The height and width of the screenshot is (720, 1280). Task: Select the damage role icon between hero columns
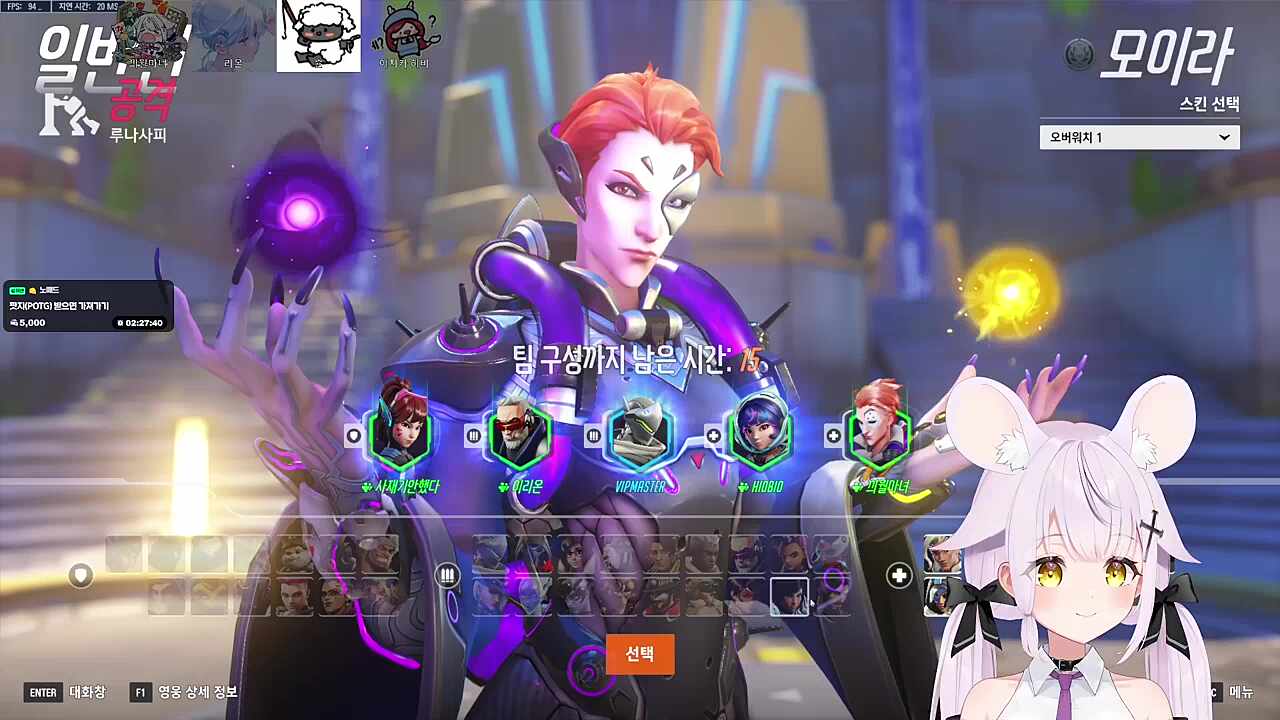coord(447,574)
